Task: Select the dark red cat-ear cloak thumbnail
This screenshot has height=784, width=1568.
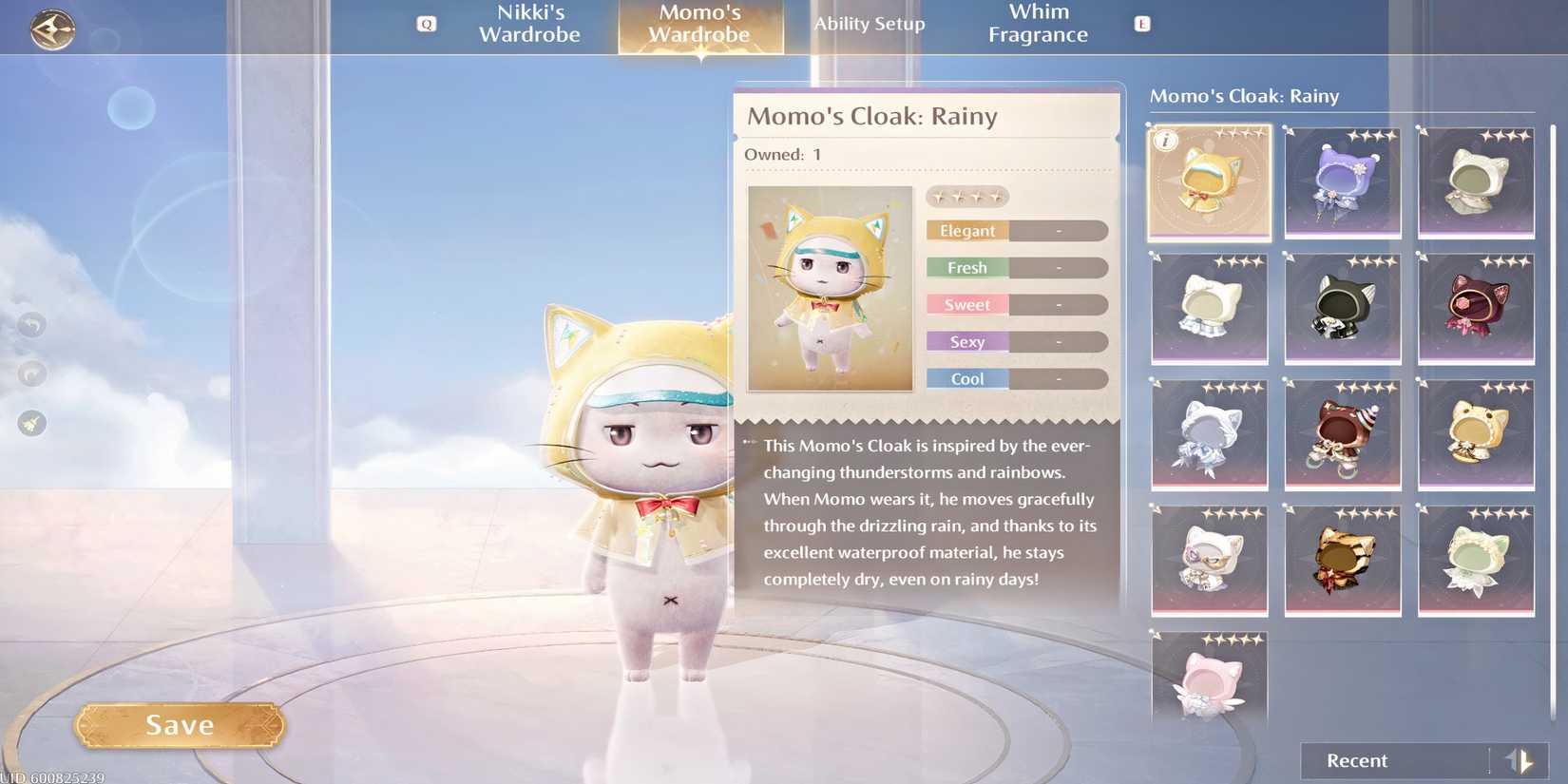Action: pos(1475,309)
